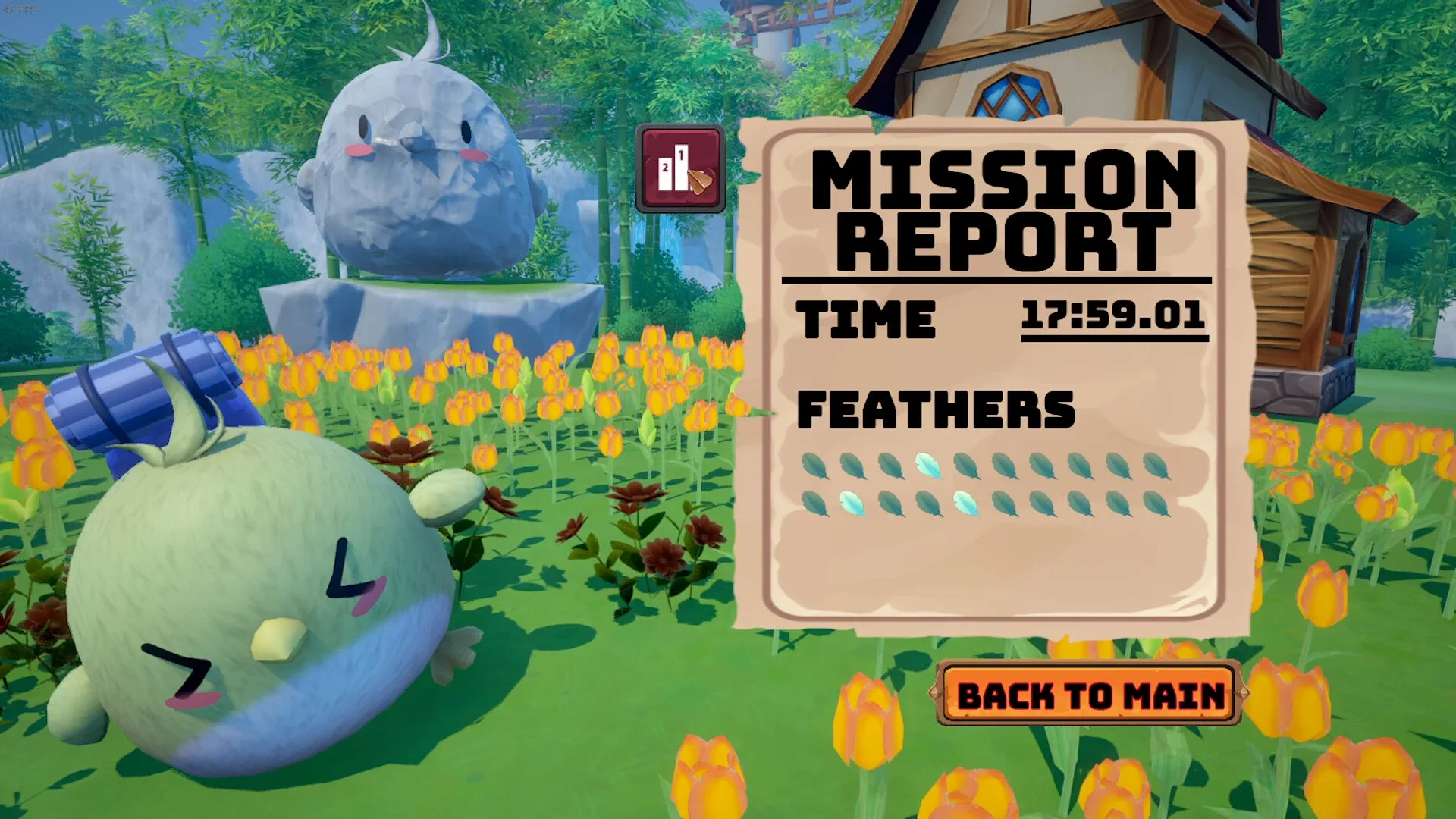
Task: Open the leaderboard podium icon
Action: click(679, 165)
